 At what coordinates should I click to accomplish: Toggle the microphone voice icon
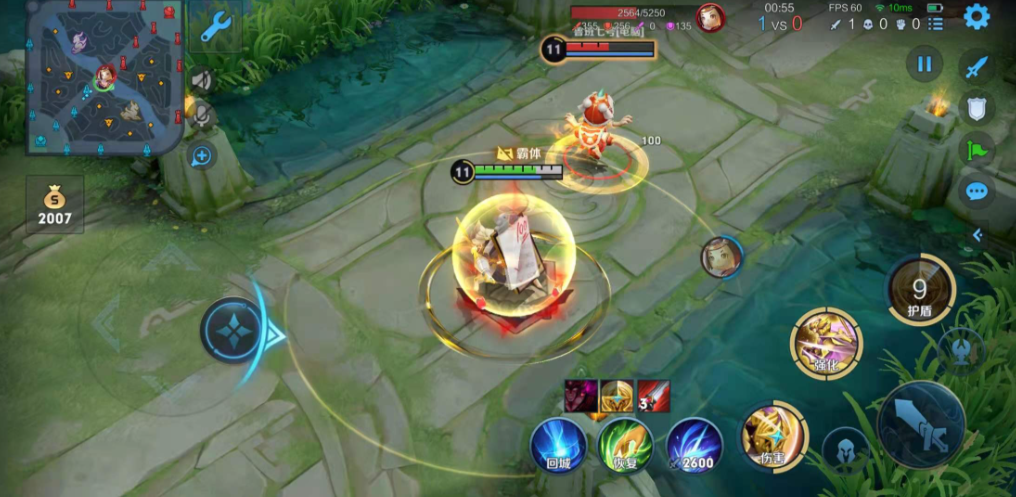pyautogui.click(x=202, y=116)
